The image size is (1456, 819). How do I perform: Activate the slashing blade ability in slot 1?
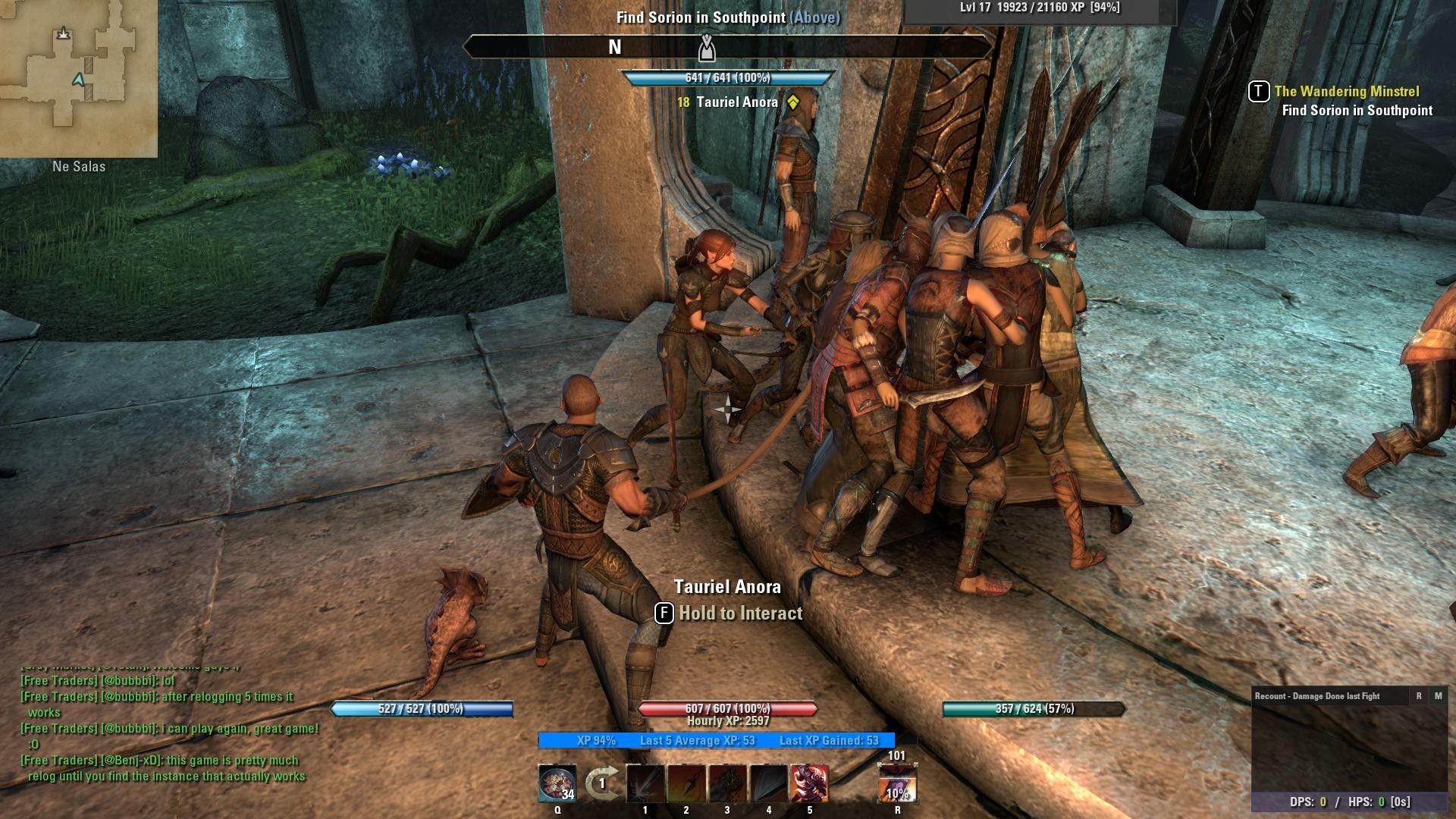pyautogui.click(x=645, y=783)
